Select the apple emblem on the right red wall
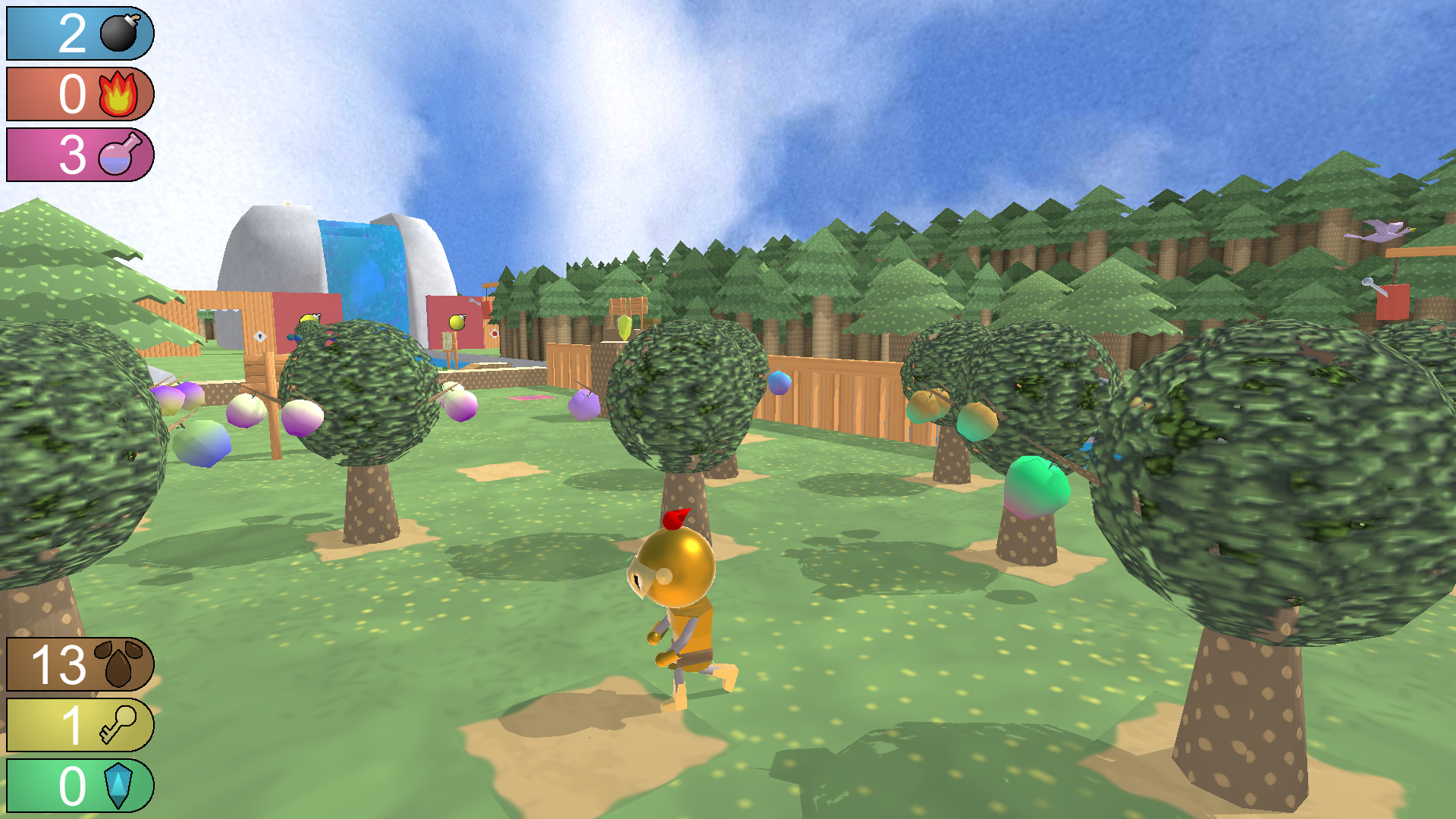Image resolution: width=1456 pixels, height=819 pixels. point(456,322)
